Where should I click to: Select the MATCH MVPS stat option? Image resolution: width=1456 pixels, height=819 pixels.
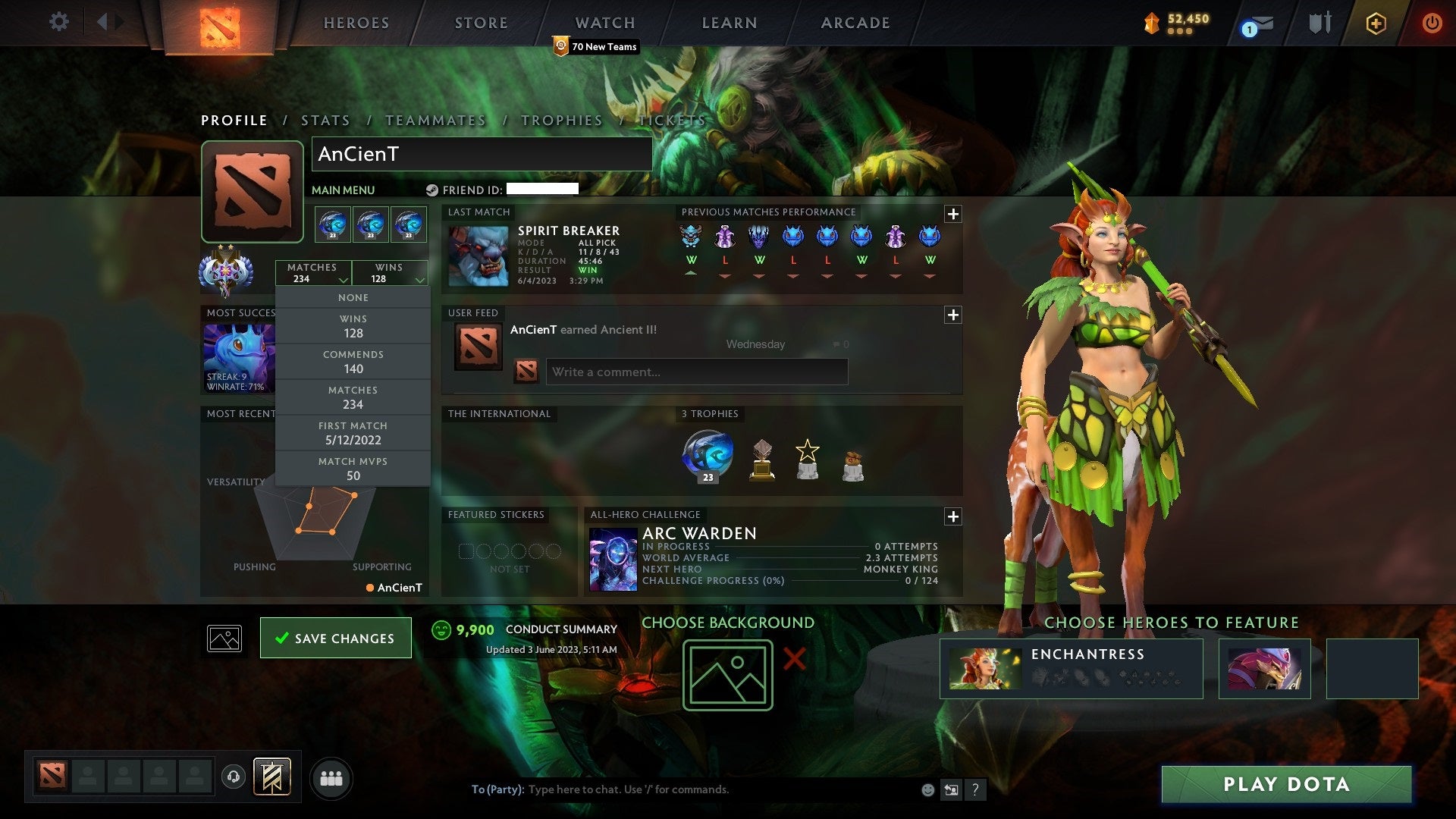click(353, 468)
